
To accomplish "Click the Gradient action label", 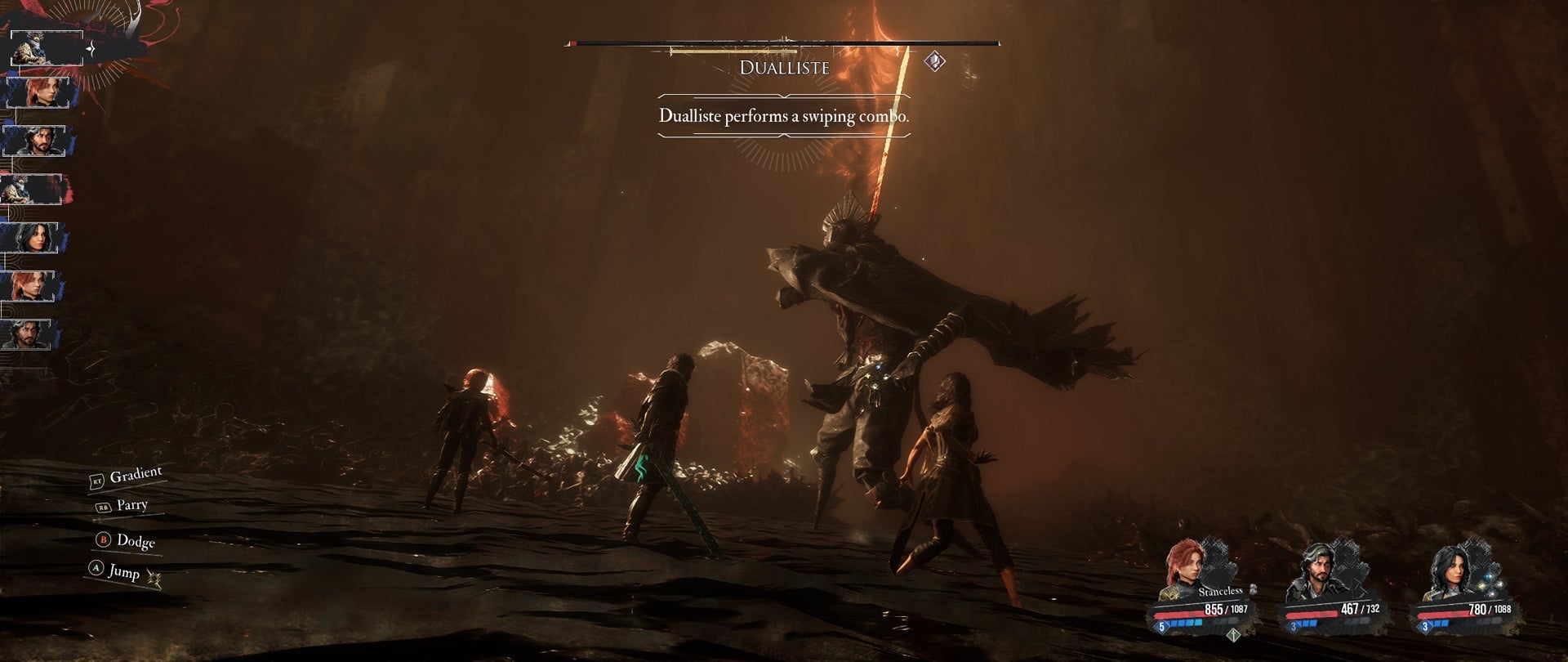I will point(137,473).
